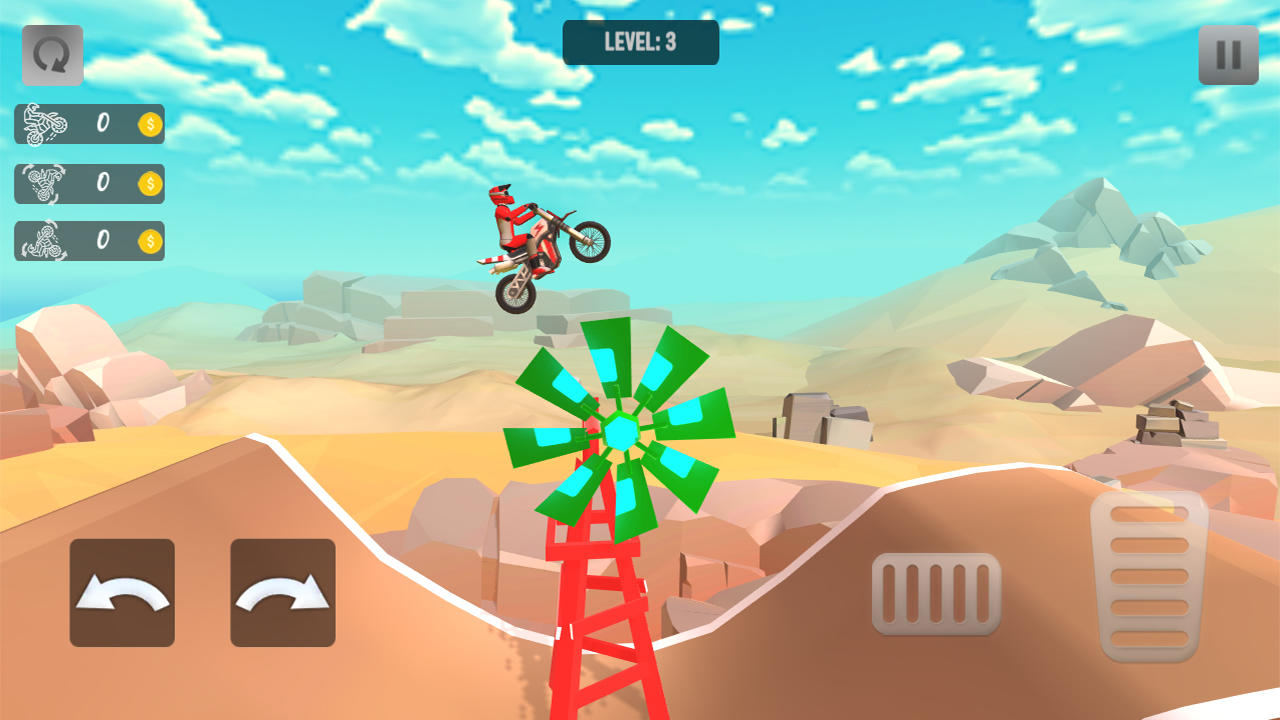Click the Level: 3 banner

[x=640, y=42]
